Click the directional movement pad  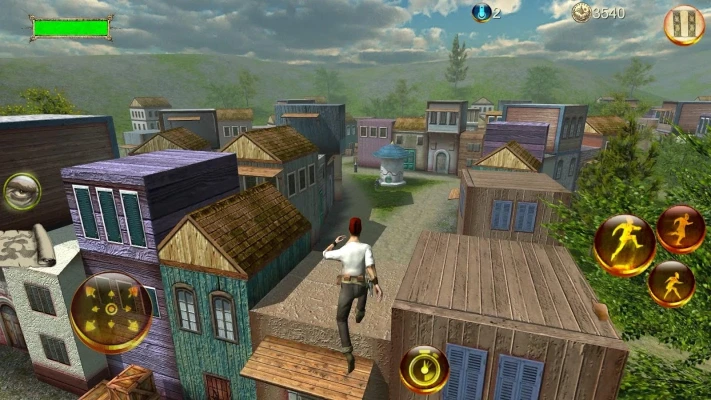pyautogui.click(x=111, y=312)
